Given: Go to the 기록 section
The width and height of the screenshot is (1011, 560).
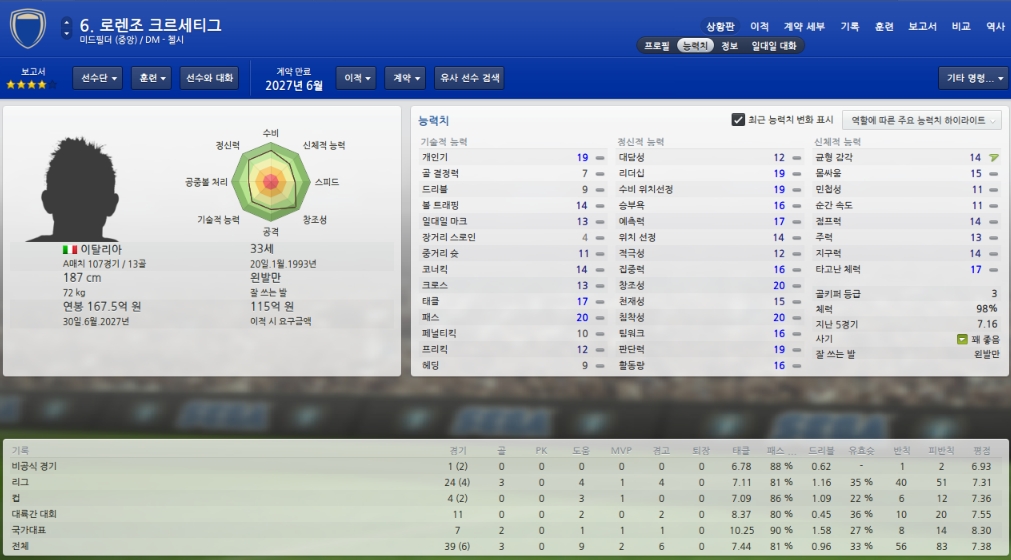Looking at the screenshot, I should coord(849,26).
